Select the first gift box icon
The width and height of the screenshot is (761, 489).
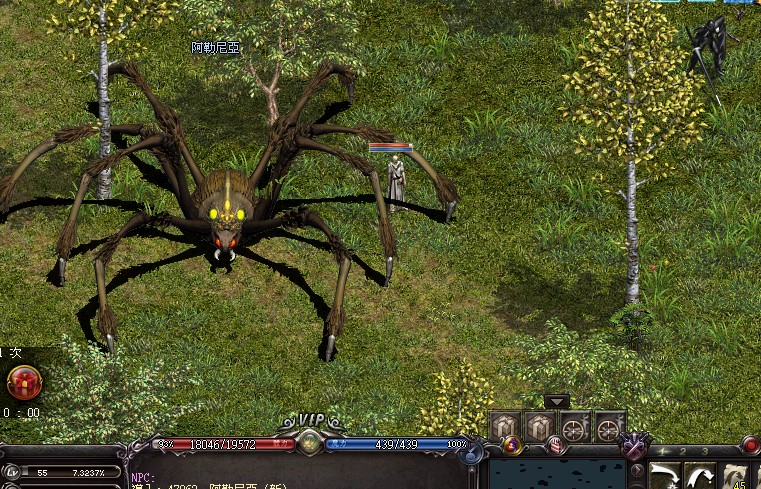point(506,426)
